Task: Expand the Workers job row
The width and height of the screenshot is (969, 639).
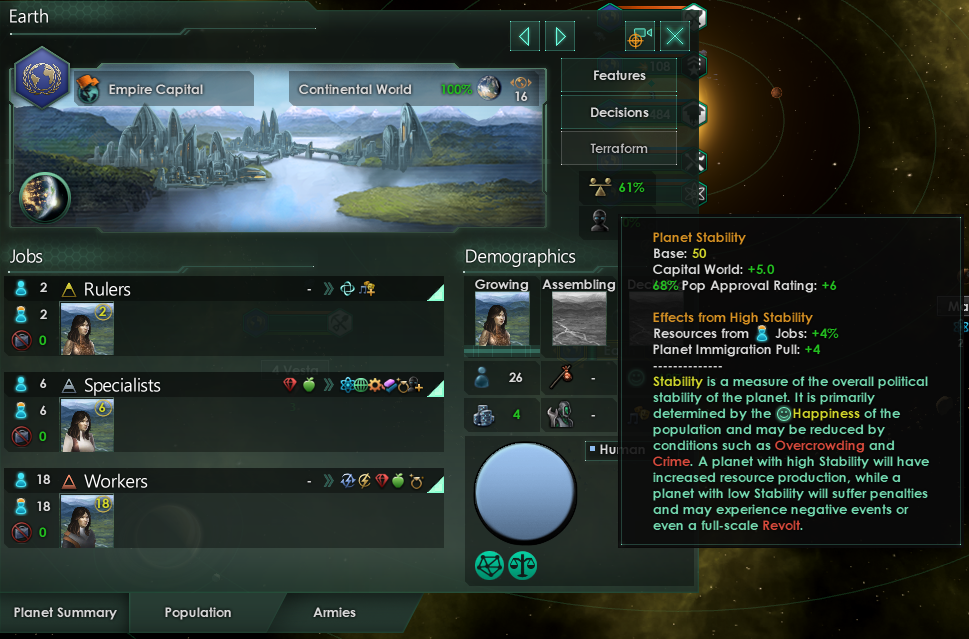Action: (x=435, y=484)
